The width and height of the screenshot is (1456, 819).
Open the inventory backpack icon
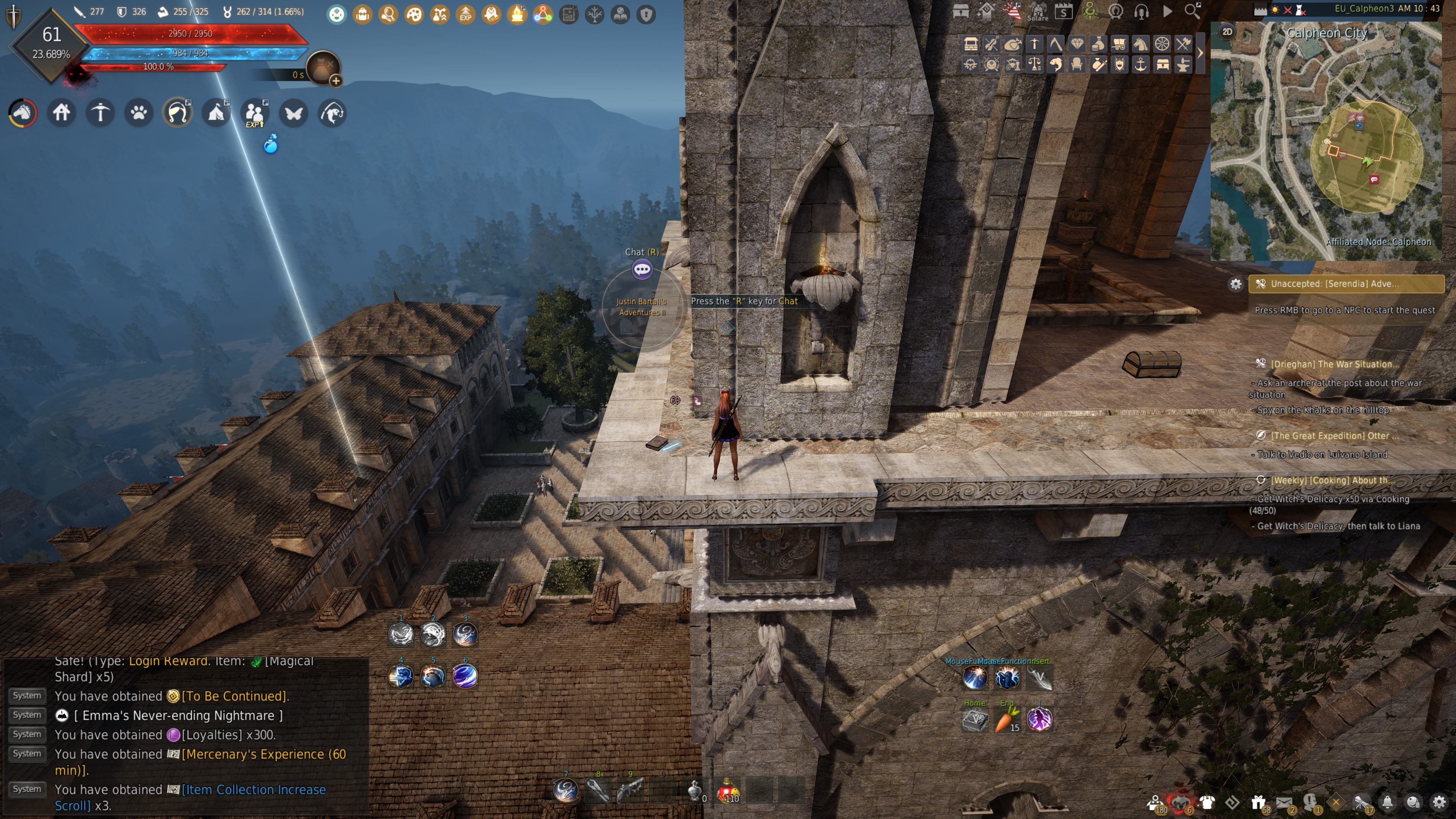[x=362, y=14]
